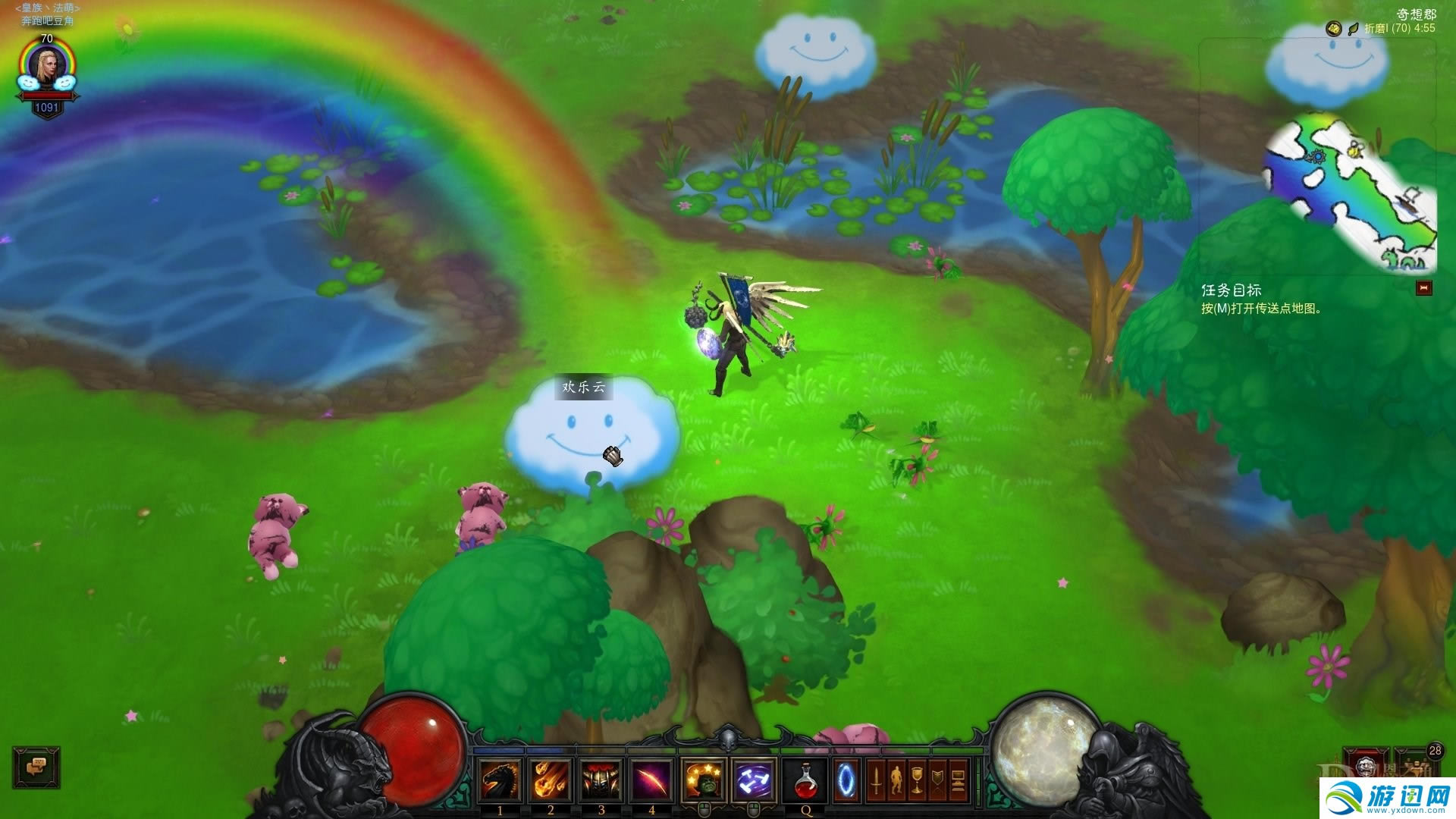Click the yxdown.com watermark logo
Image resolution: width=1456 pixels, height=819 pixels.
tap(1388, 798)
